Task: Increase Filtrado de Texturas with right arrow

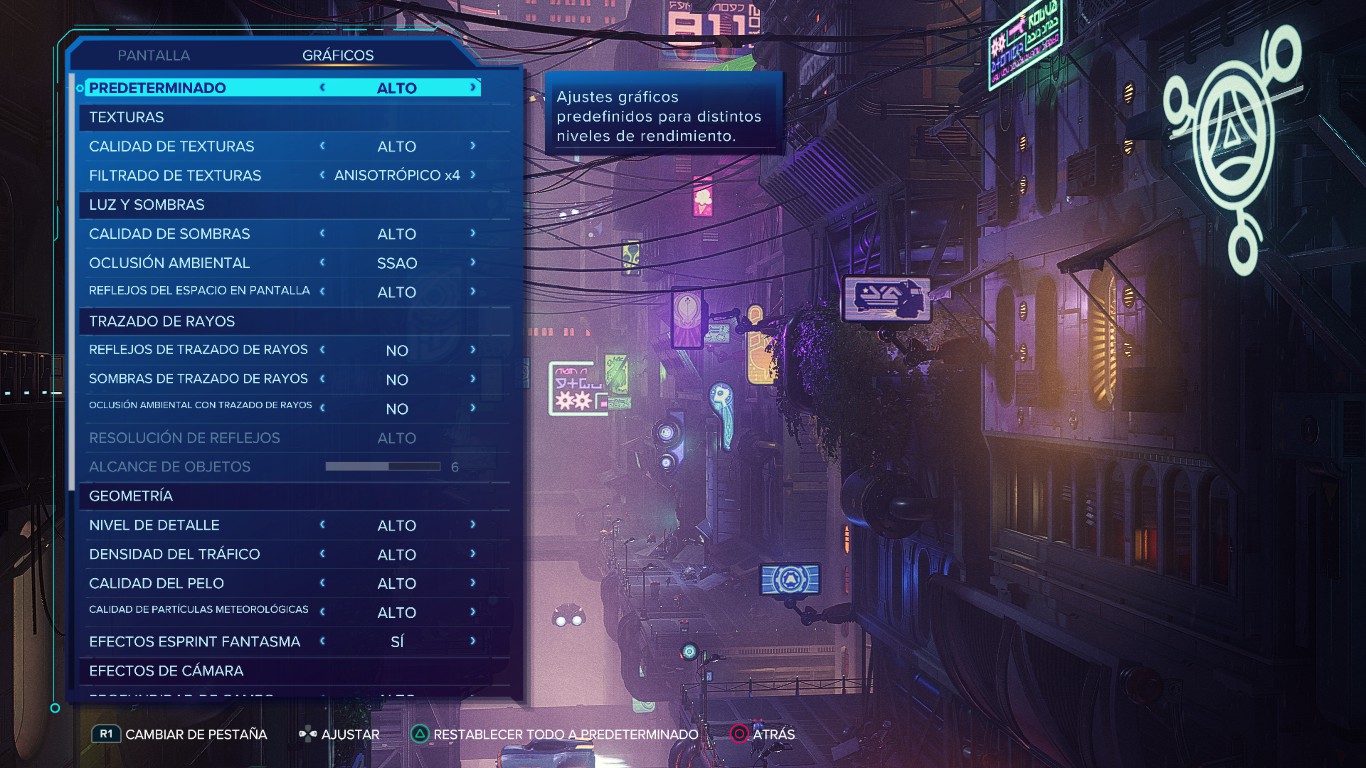Action: pos(473,175)
